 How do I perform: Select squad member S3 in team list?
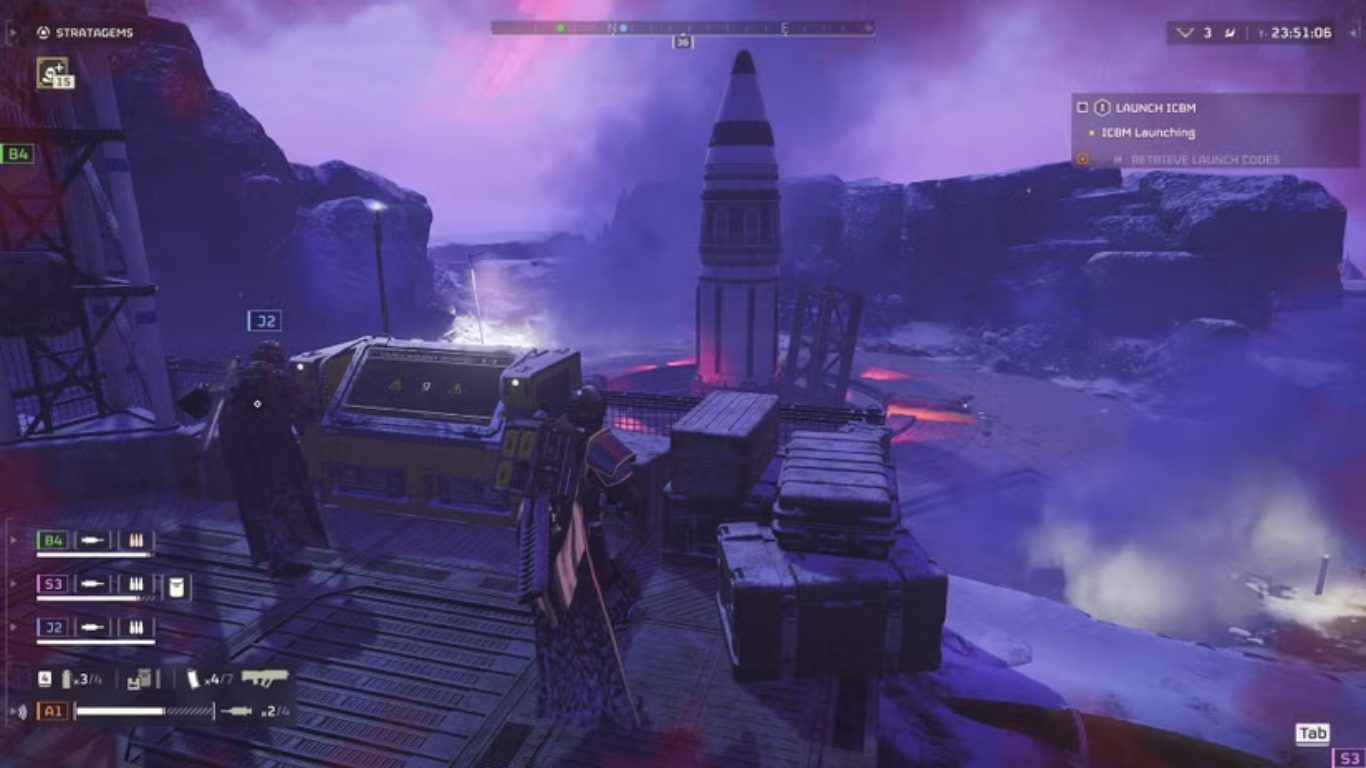click(52, 584)
